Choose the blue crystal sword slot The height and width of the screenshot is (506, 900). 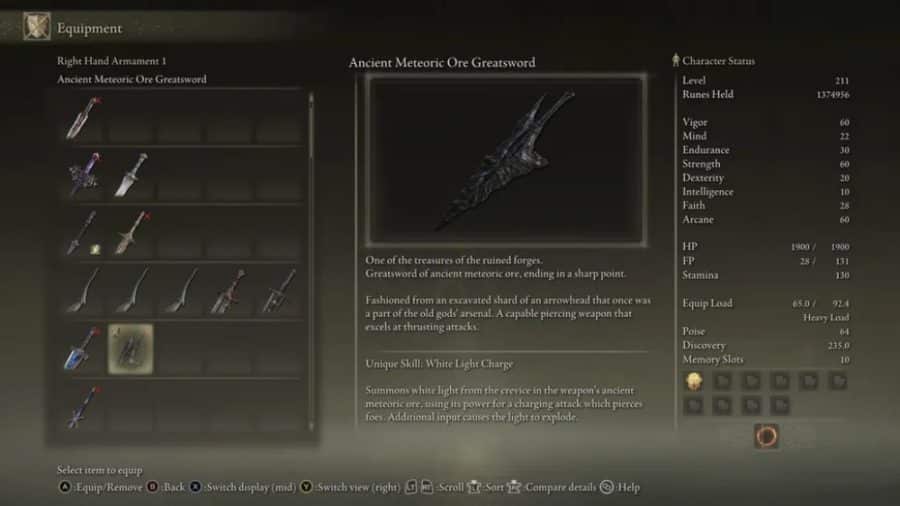point(82,349)
